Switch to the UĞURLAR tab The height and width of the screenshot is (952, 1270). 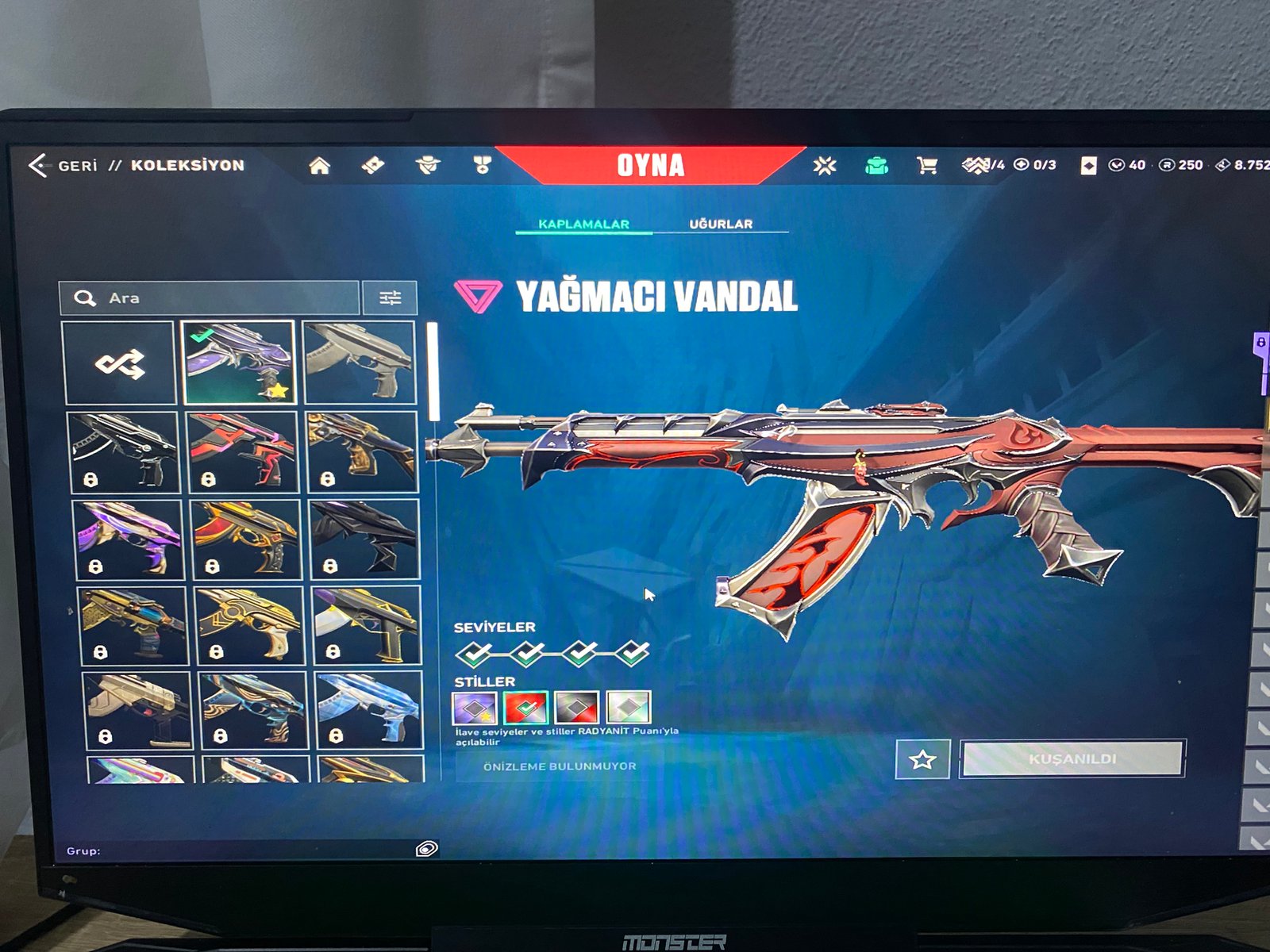point(721,224)
